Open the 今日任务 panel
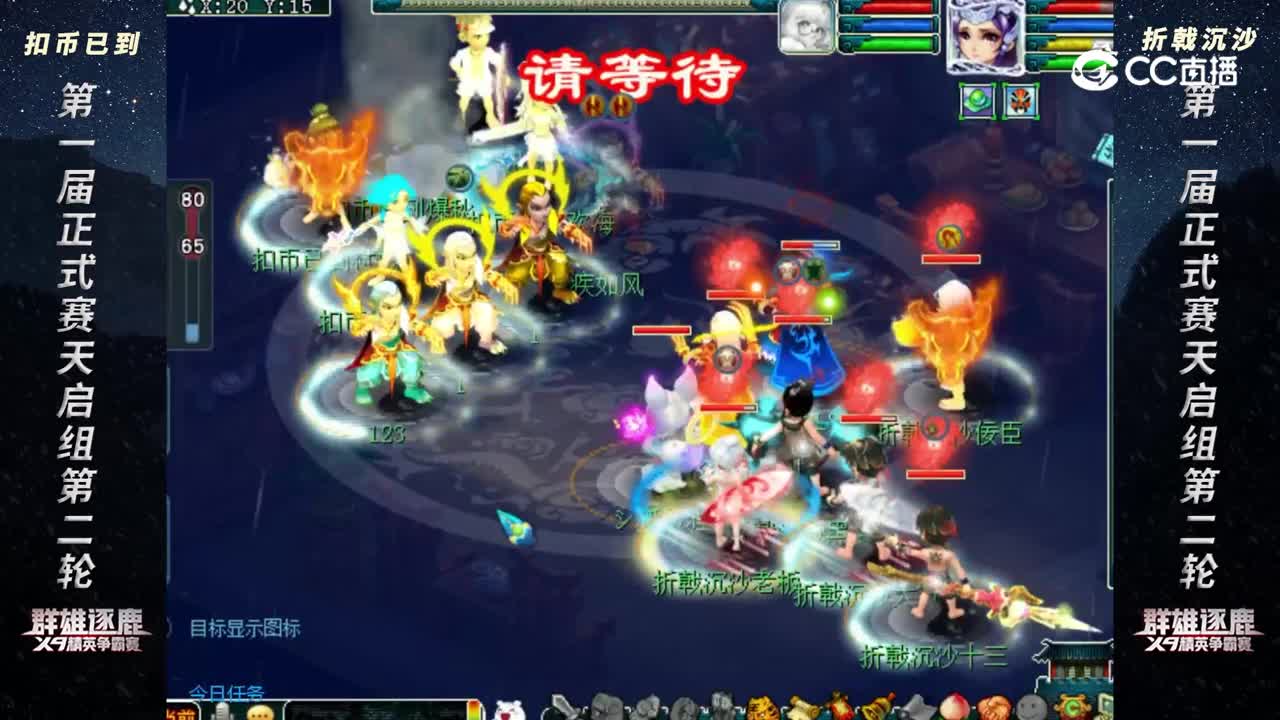 point(226,690)
